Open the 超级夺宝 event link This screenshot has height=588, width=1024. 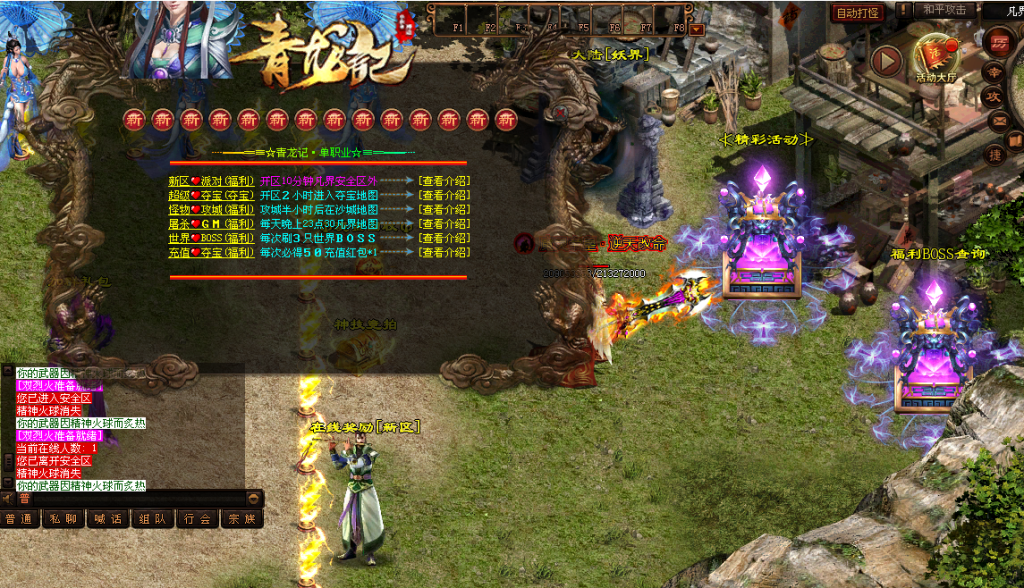point(211,195)
